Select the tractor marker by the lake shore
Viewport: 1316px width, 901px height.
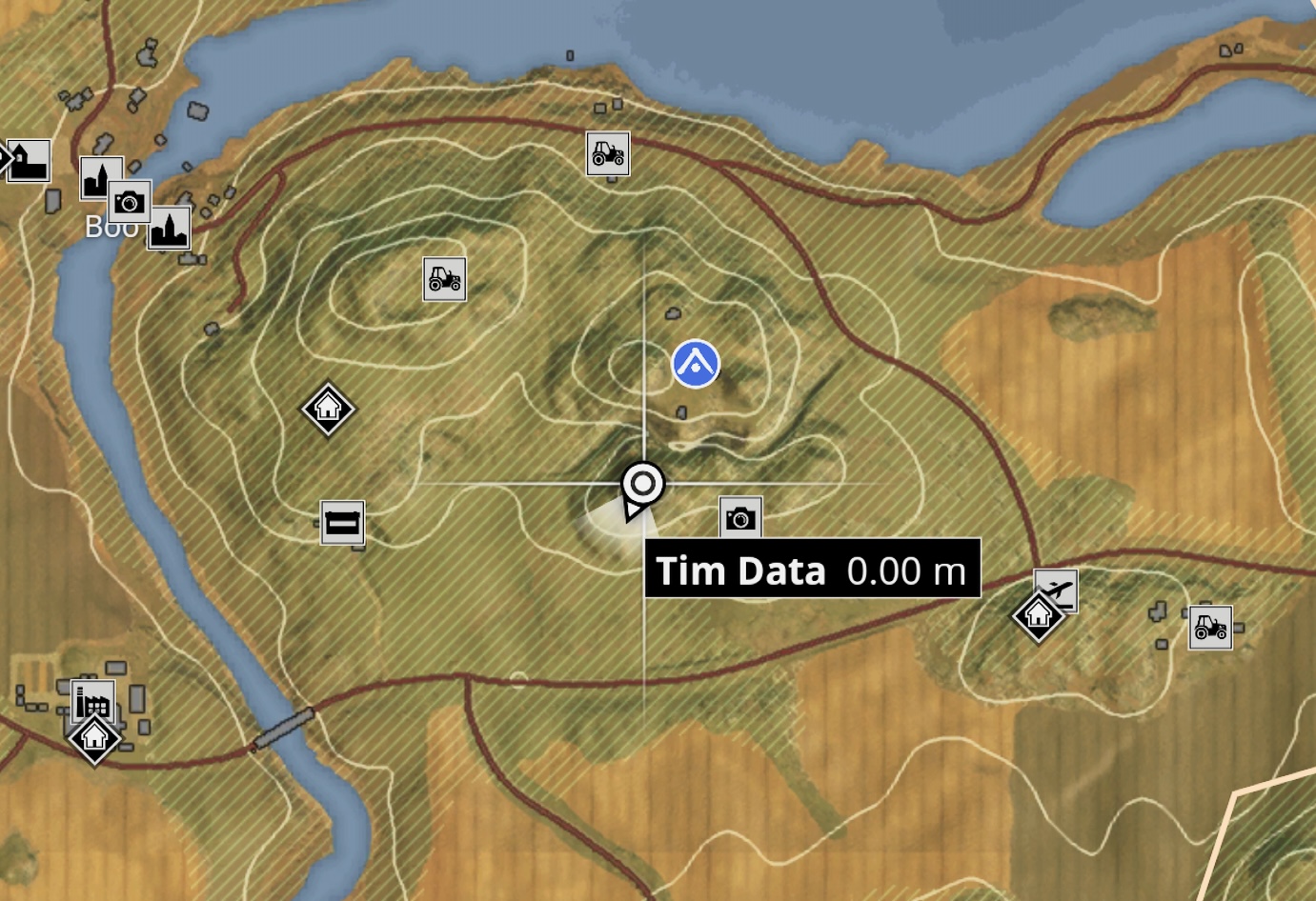[608, 153]
